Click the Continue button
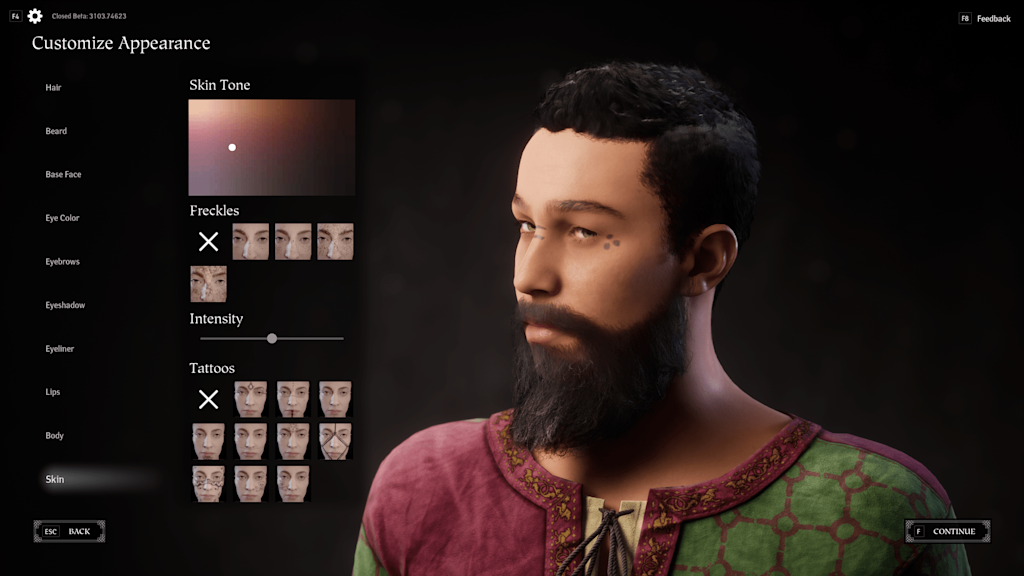Image resolution: width=1024 pixels, height=576 pixels. (948, 531)
